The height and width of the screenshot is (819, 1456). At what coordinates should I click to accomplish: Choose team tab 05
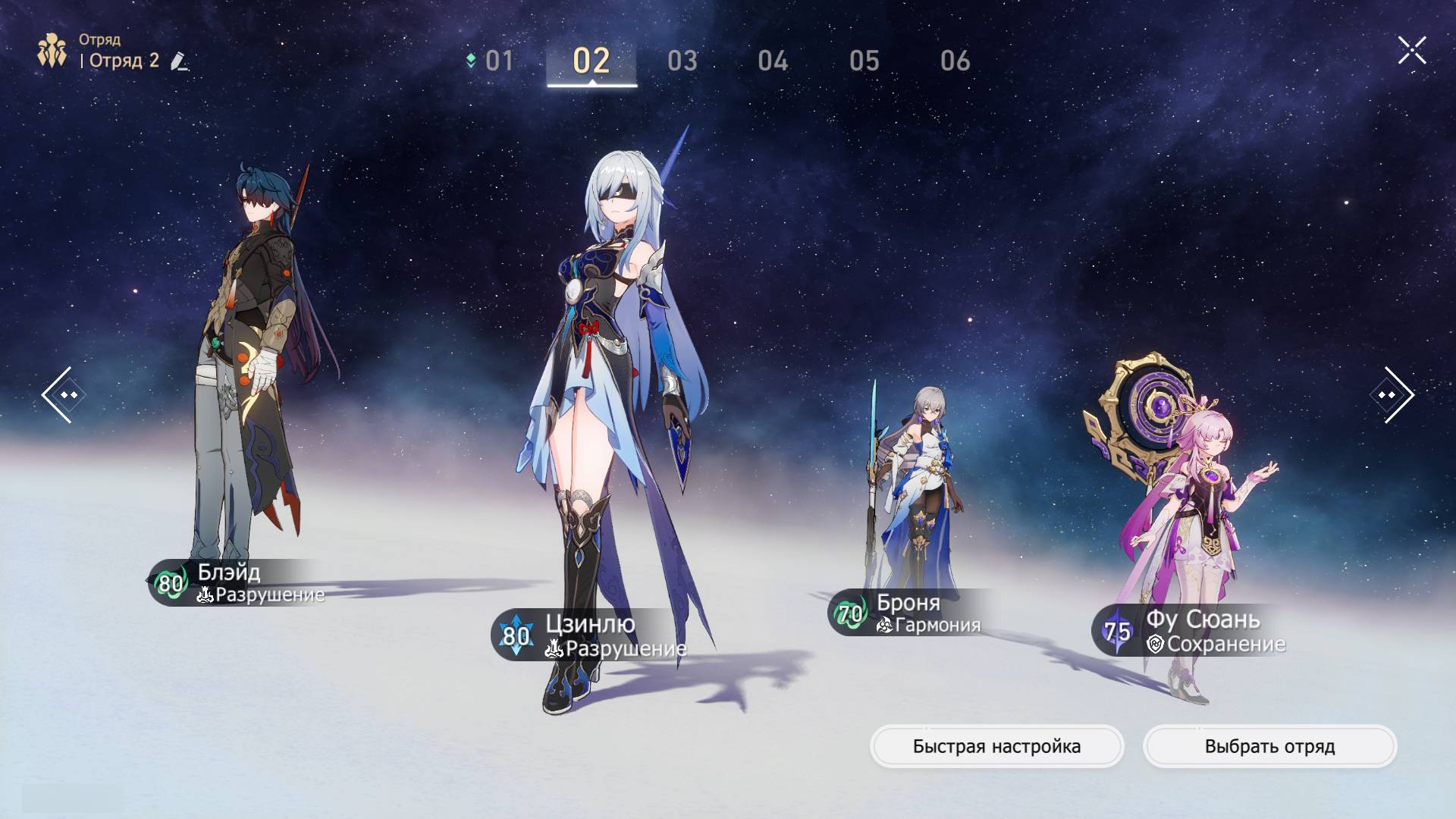point(864,61)
